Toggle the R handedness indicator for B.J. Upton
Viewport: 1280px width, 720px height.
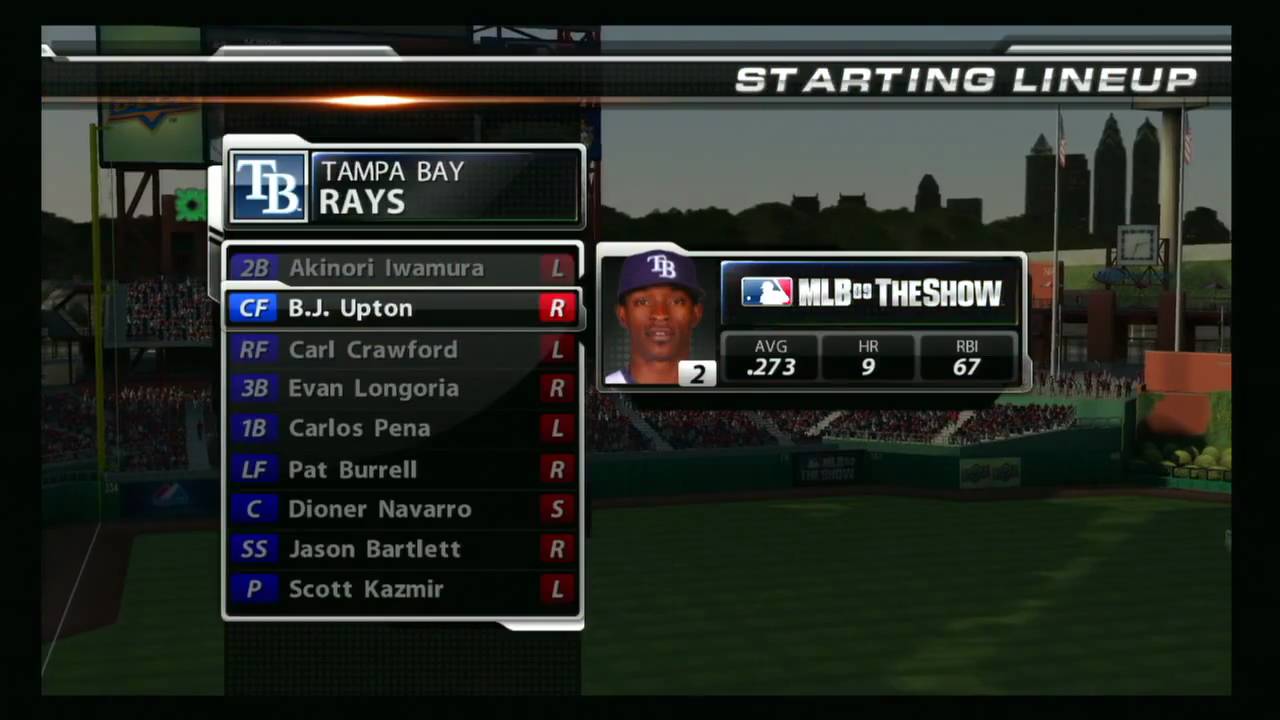(x=557, y=308)
